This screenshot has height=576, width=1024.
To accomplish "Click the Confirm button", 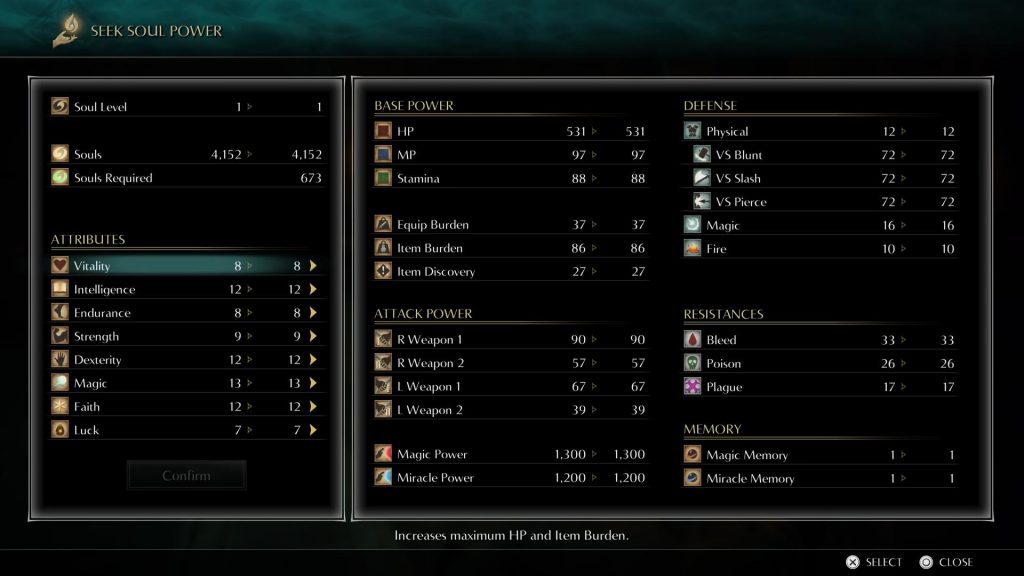I will click(x=187, y=476).
